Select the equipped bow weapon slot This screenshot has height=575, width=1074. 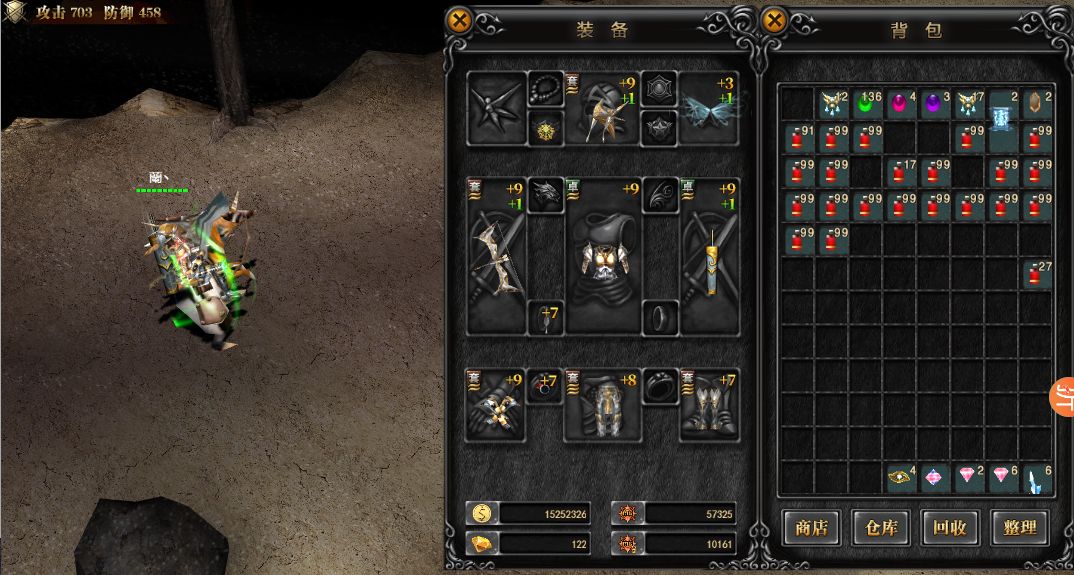coord(496,256)
